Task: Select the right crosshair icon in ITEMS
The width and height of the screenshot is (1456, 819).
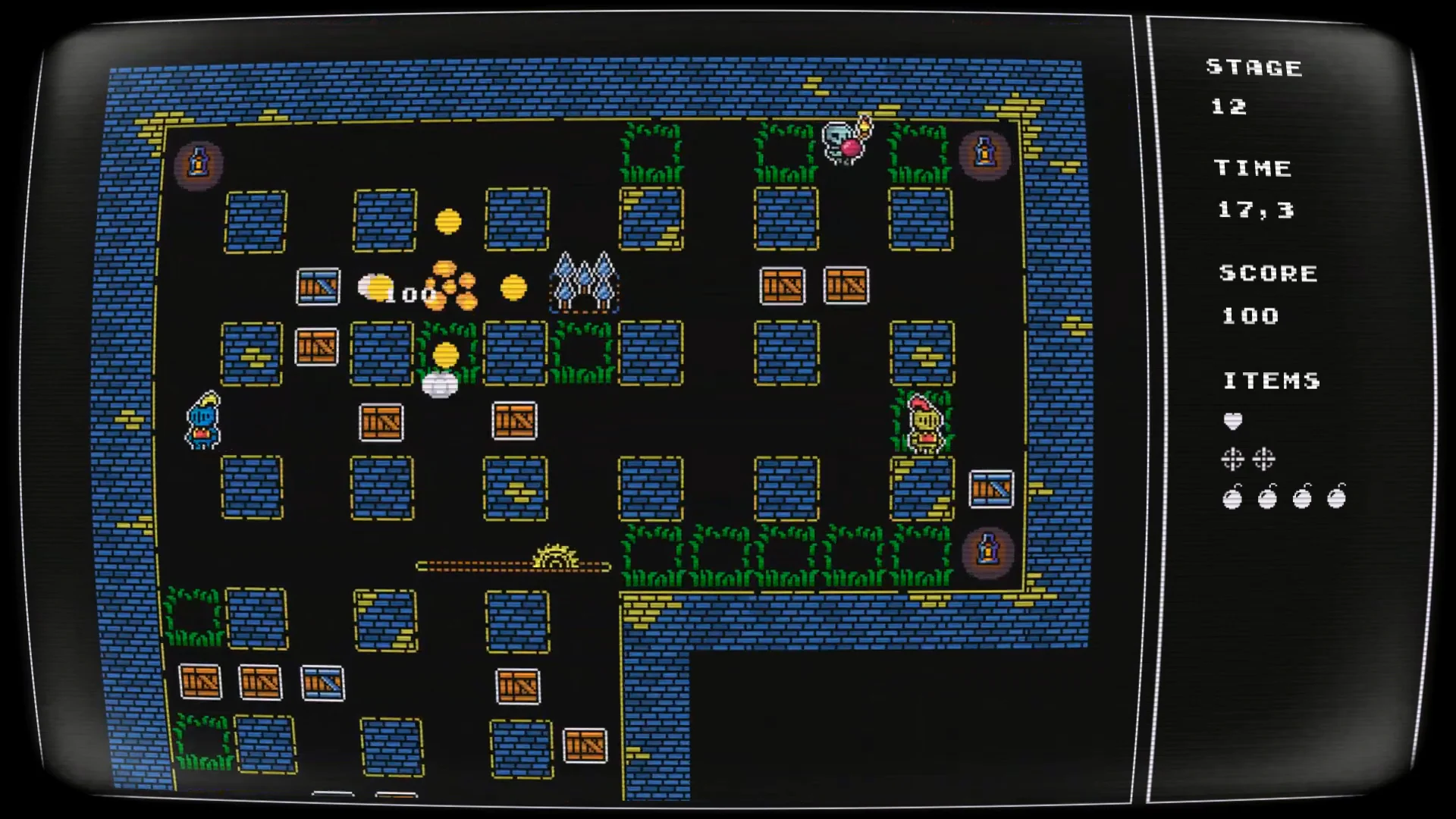Action: click(x=1263, y=459)
